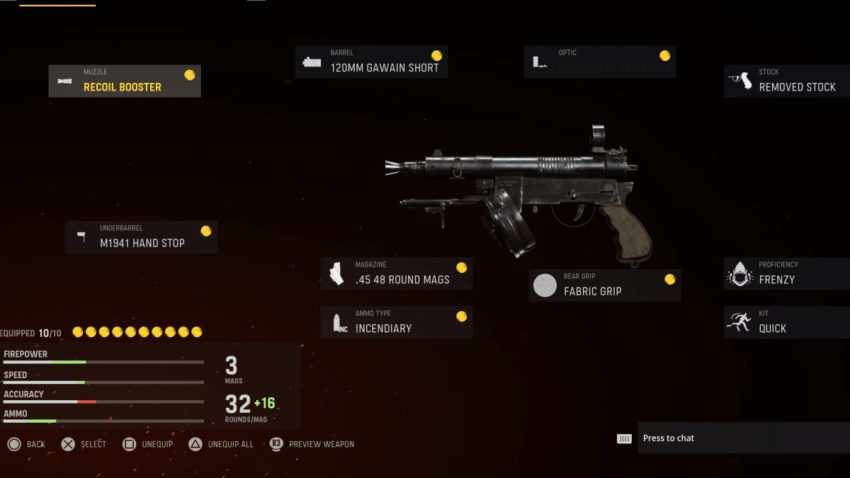
Task: Click the Press to chat box
Action: pos(742,438)
